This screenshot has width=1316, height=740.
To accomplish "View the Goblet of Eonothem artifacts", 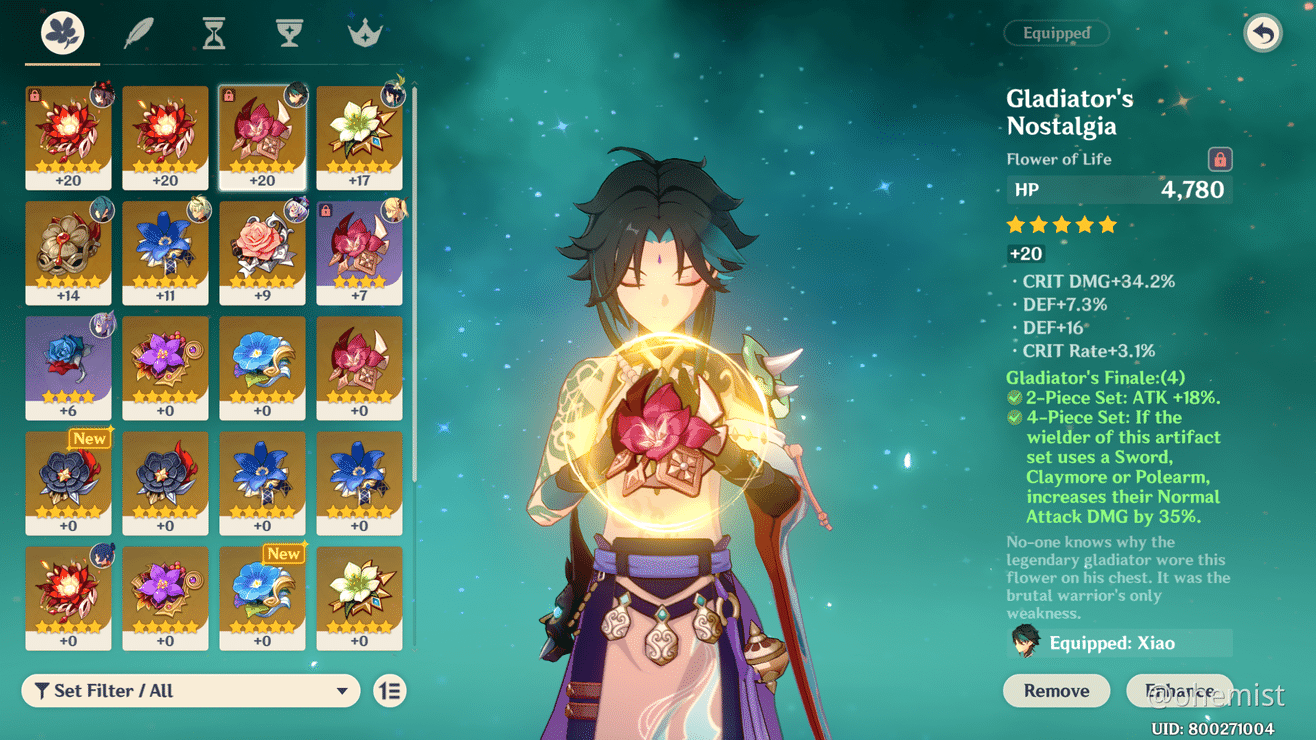I will [x=289, y=31].
